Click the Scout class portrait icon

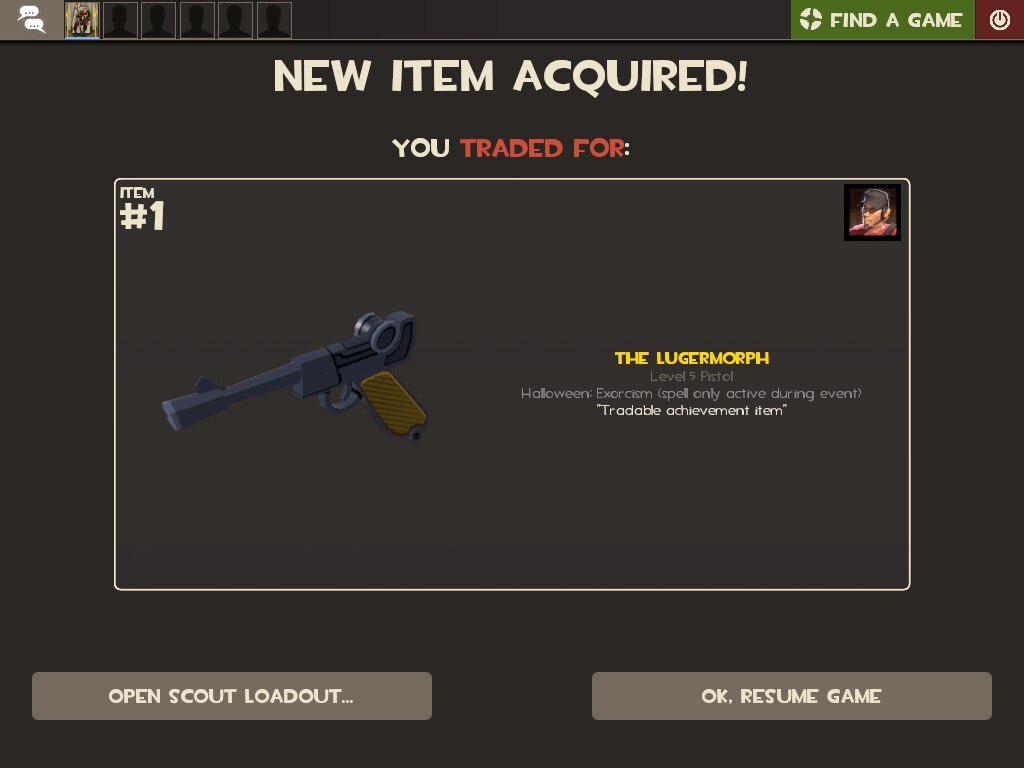pyautogui.click(x=872, y=212)
